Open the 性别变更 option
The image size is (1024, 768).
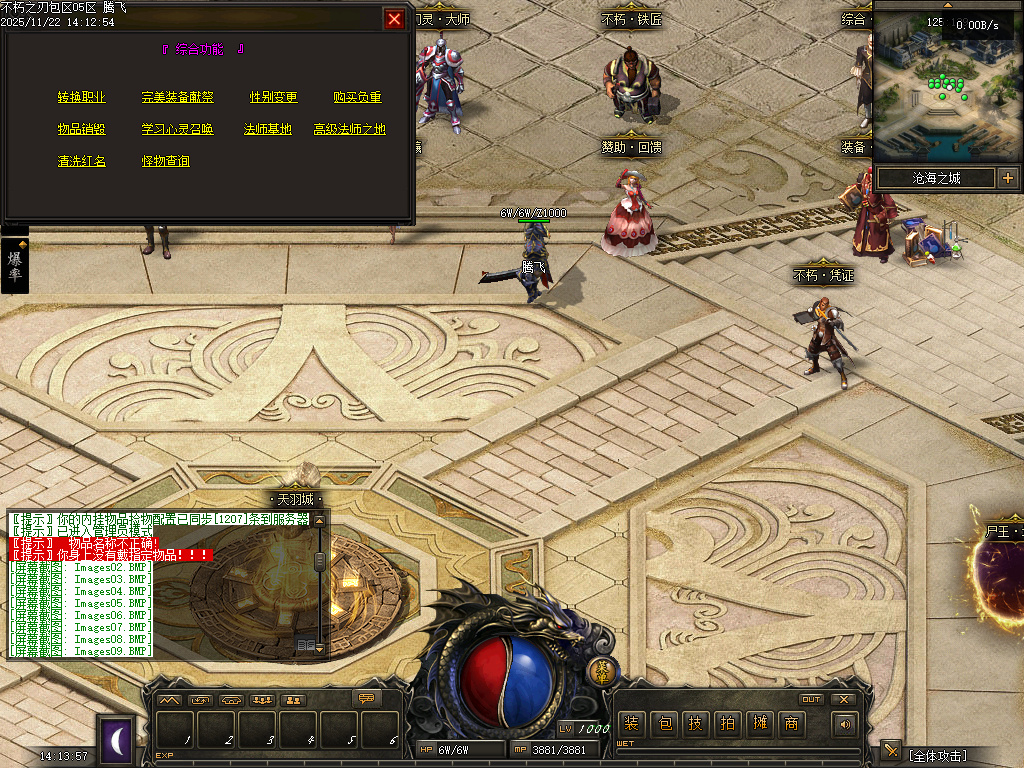pyautogui.click(x=273, y=97)
